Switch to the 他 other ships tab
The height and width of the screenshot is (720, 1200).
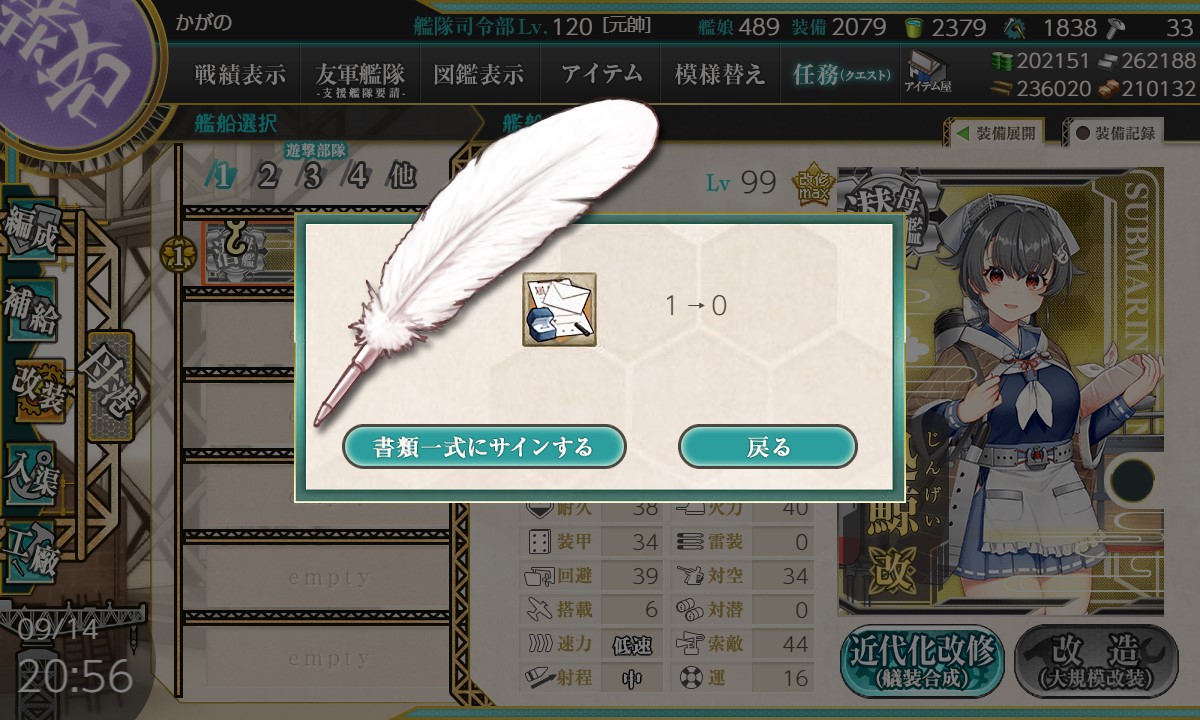click(401, 177)
